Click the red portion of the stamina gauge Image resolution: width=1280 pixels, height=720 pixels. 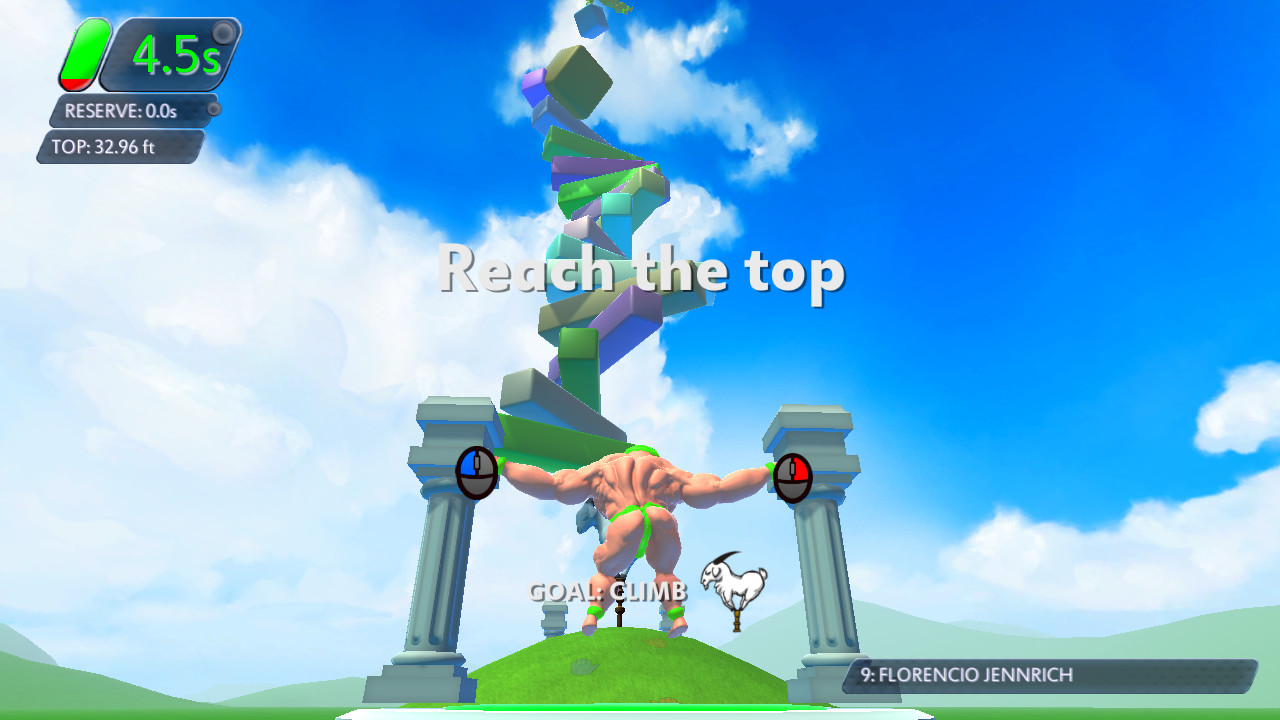point(77,82)
